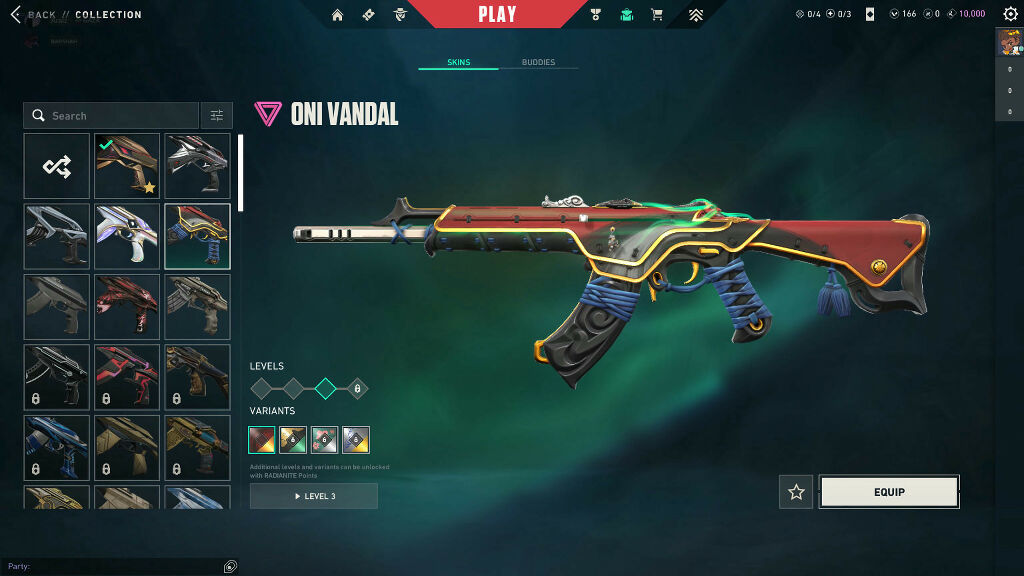This screenshot has width=1024, height=576.
Task: Click the player avatar portrait
Action: coord(1008,43)
